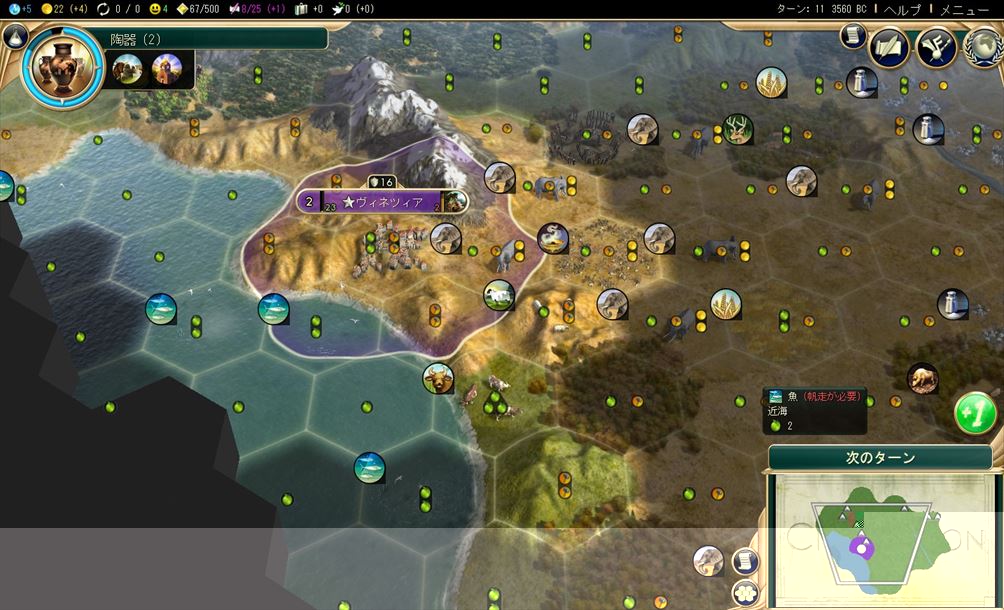
Task: Open the gold treasury readout in top bar
Action: (x=61, y=8)
